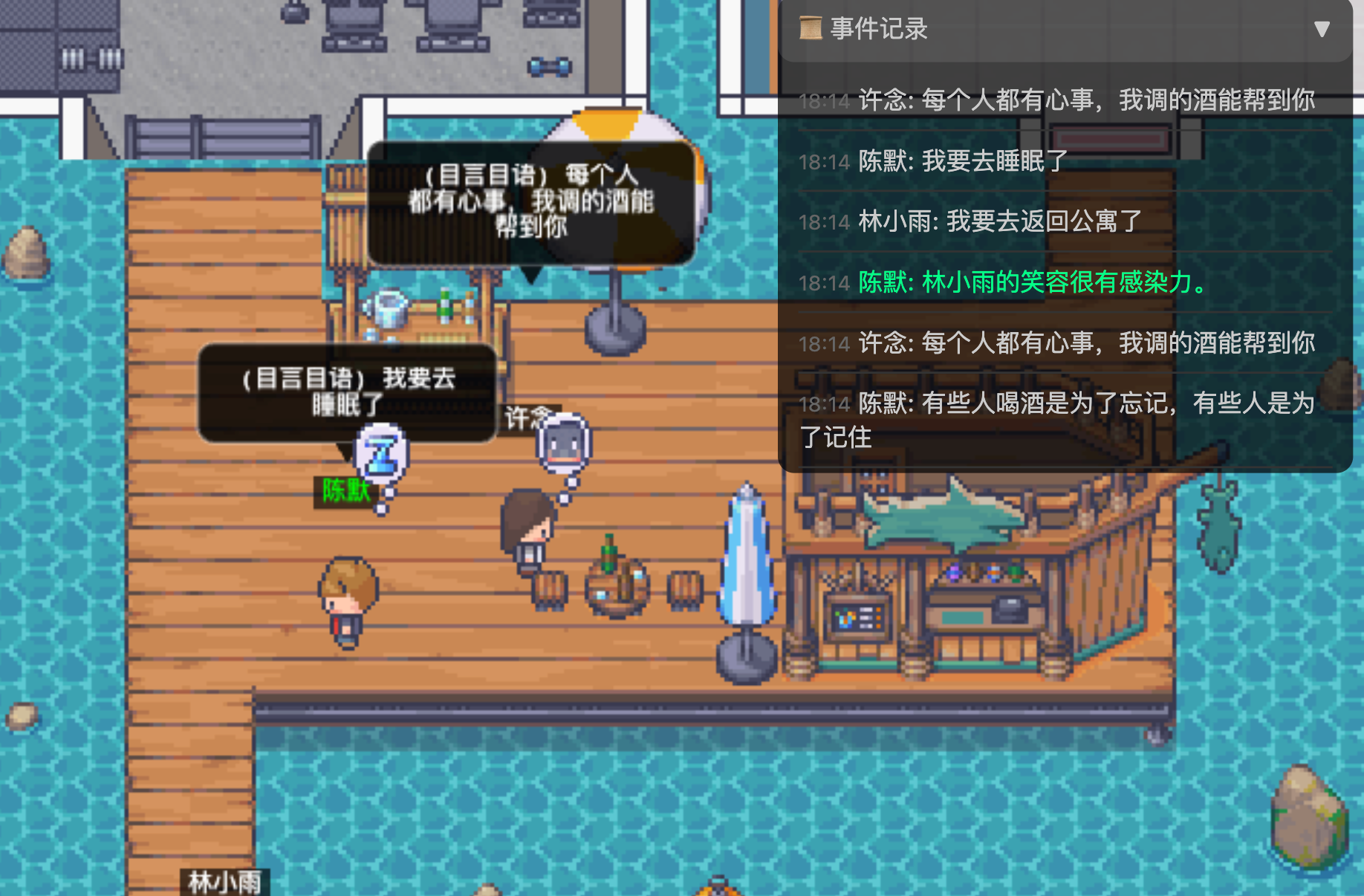
Task: Click Xu Nian's fish thought bubble
Action: [x=563, y=440]
